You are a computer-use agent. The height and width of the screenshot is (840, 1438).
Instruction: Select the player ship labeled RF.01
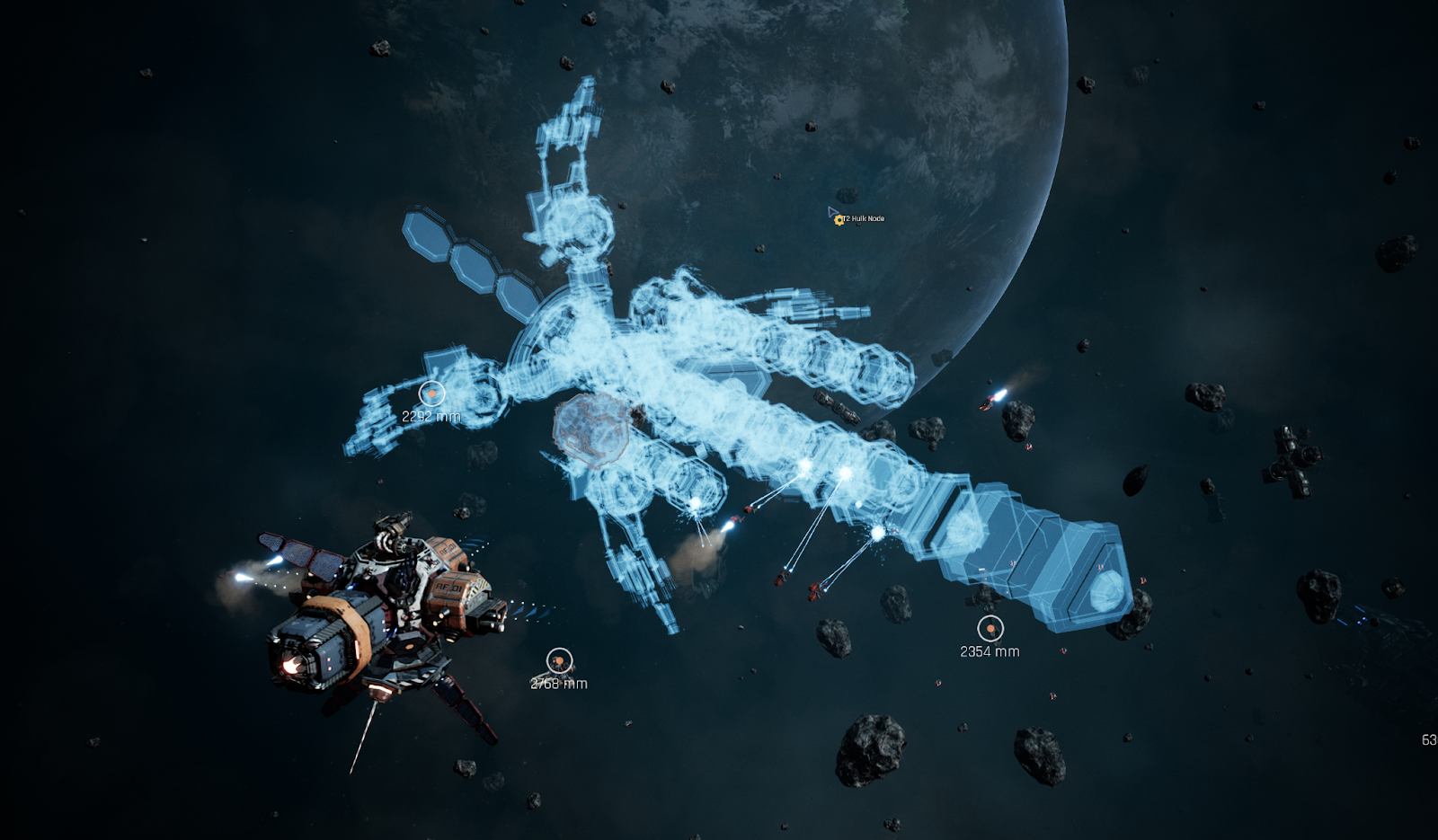(x=386, y=611)
